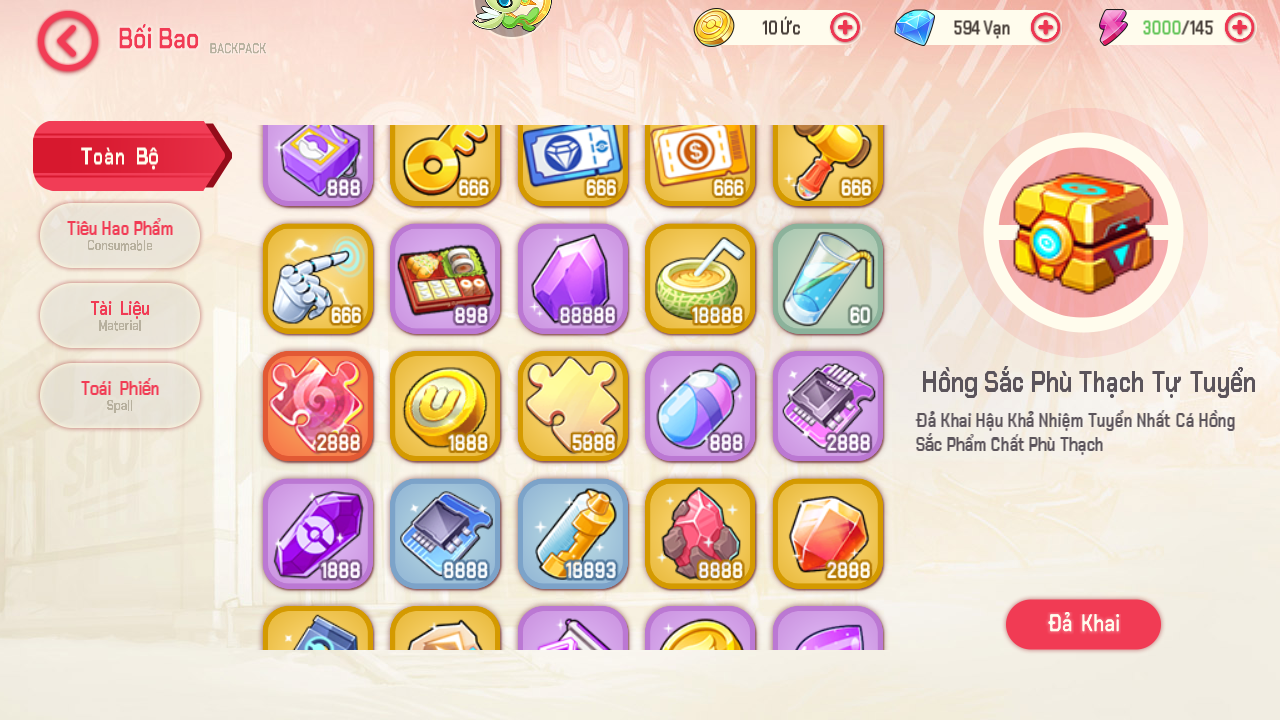The image size is (1280, 720).
Task: Select the blue circuit chip item showing 8888
Action: pyautogui.click(x=445, y=534)
